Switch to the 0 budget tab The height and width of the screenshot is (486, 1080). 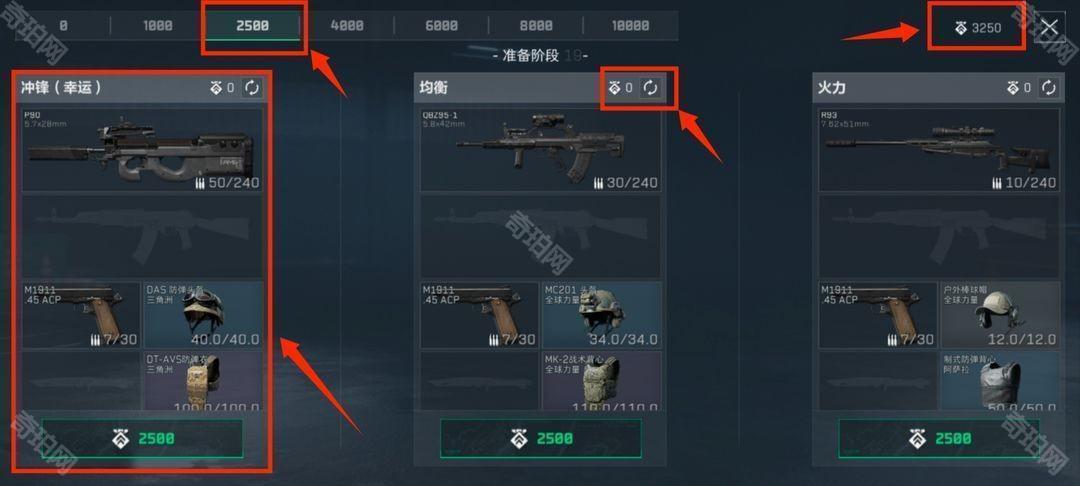coord(63,26)
